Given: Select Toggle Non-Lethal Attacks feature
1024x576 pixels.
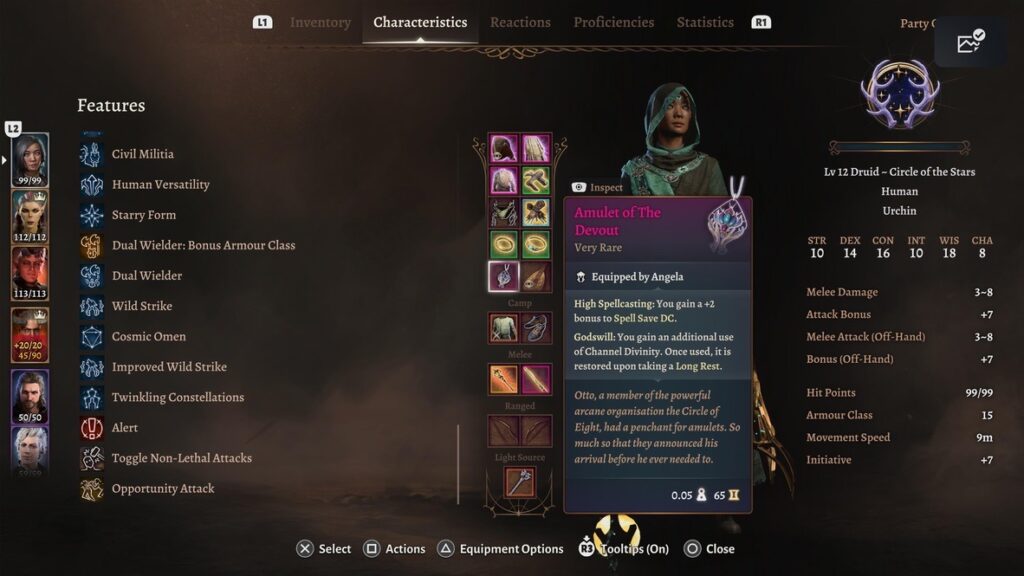Looking at the screenshot, I should [x=181, y=458].
